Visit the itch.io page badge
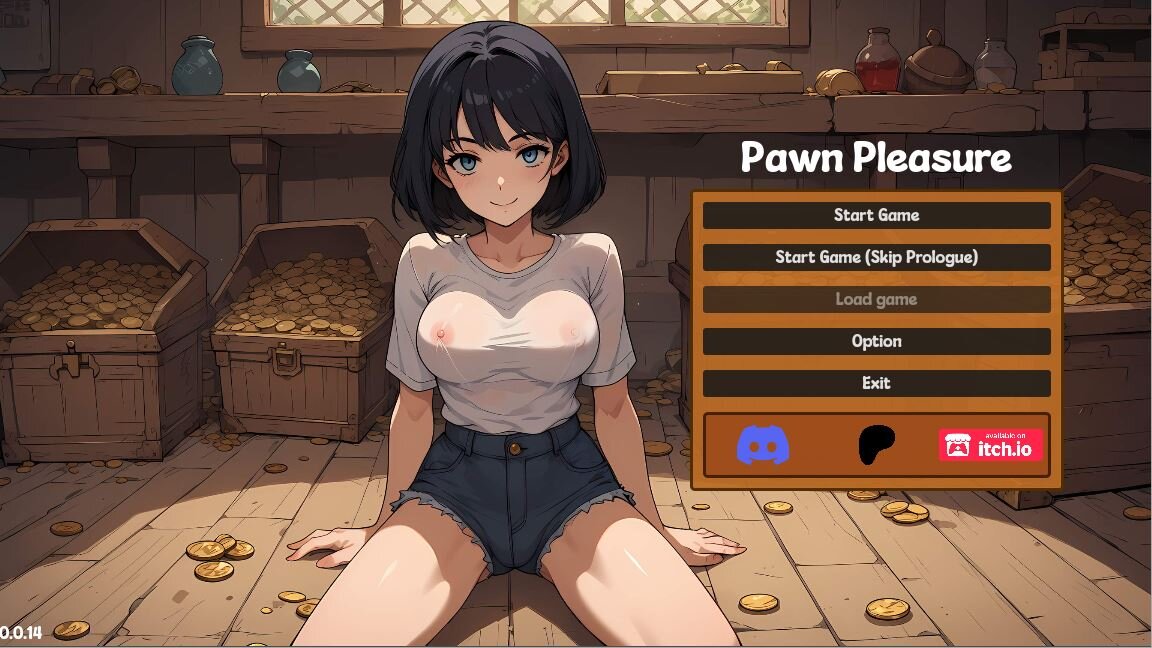1152x648 pixels. [990, 445]
